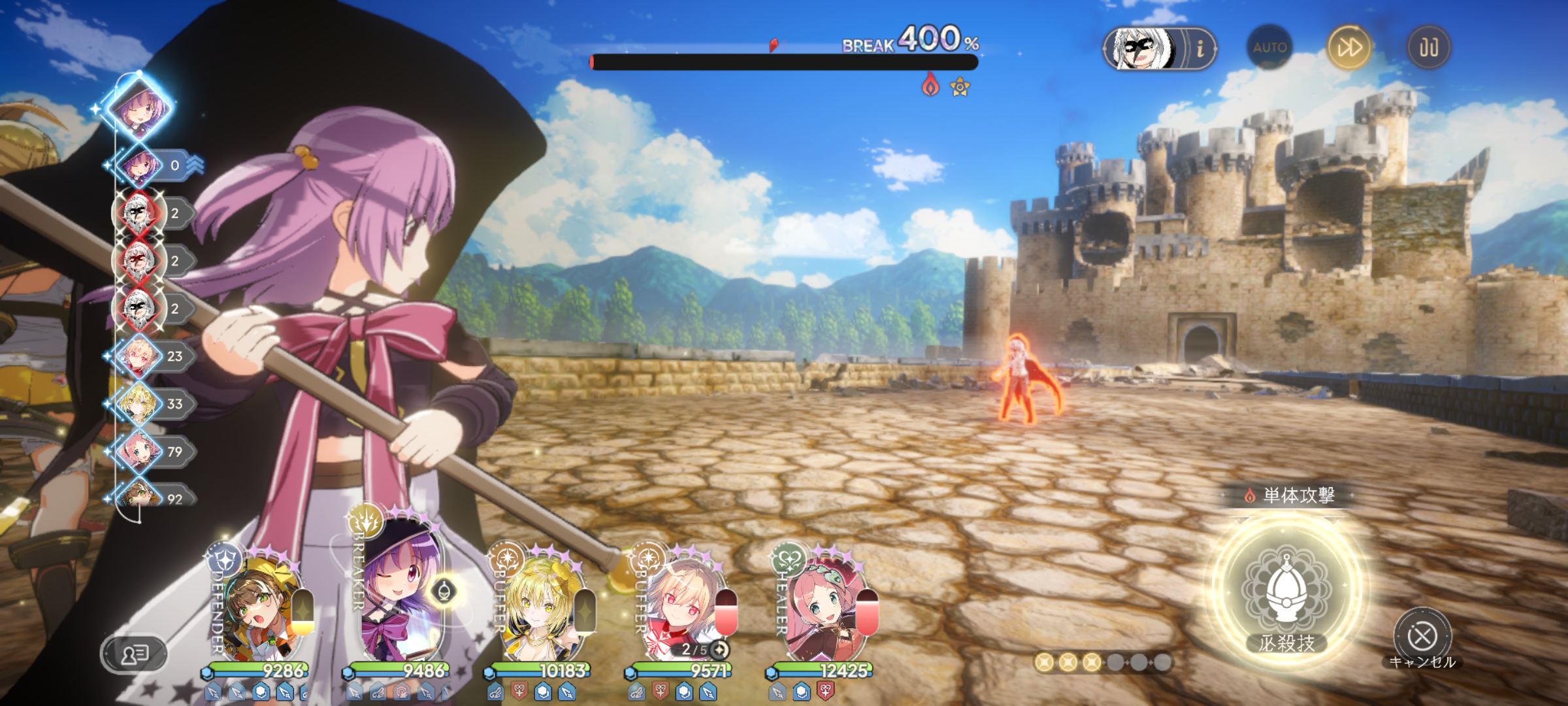Open the party status list button
This screenshot has height=706, width=1568.
click(135, 653)
